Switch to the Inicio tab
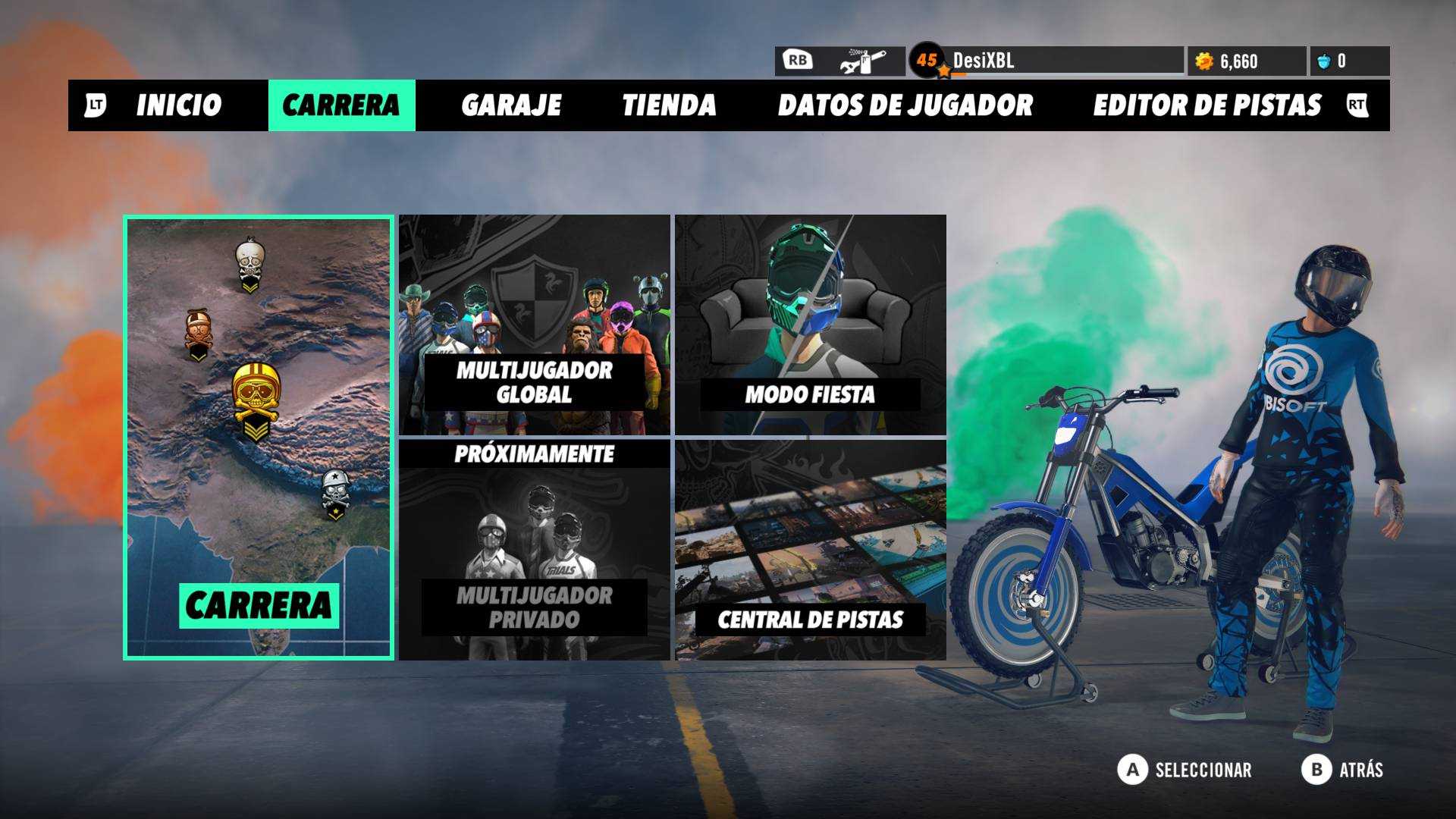Image resolution: width=1456 pixels, height=819 pixels. click(178, 105)
